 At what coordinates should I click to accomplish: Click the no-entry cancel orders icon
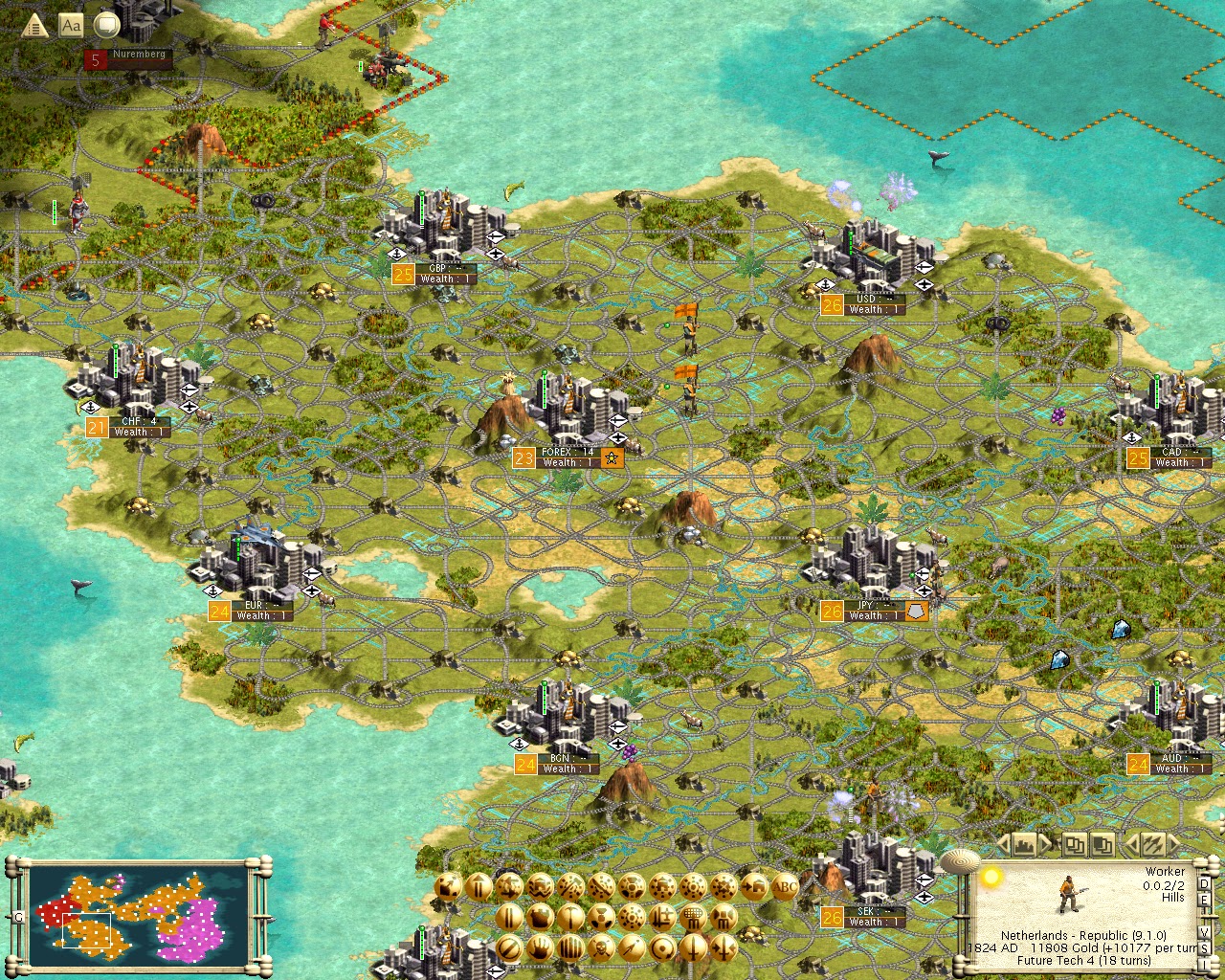pos(508,949)
